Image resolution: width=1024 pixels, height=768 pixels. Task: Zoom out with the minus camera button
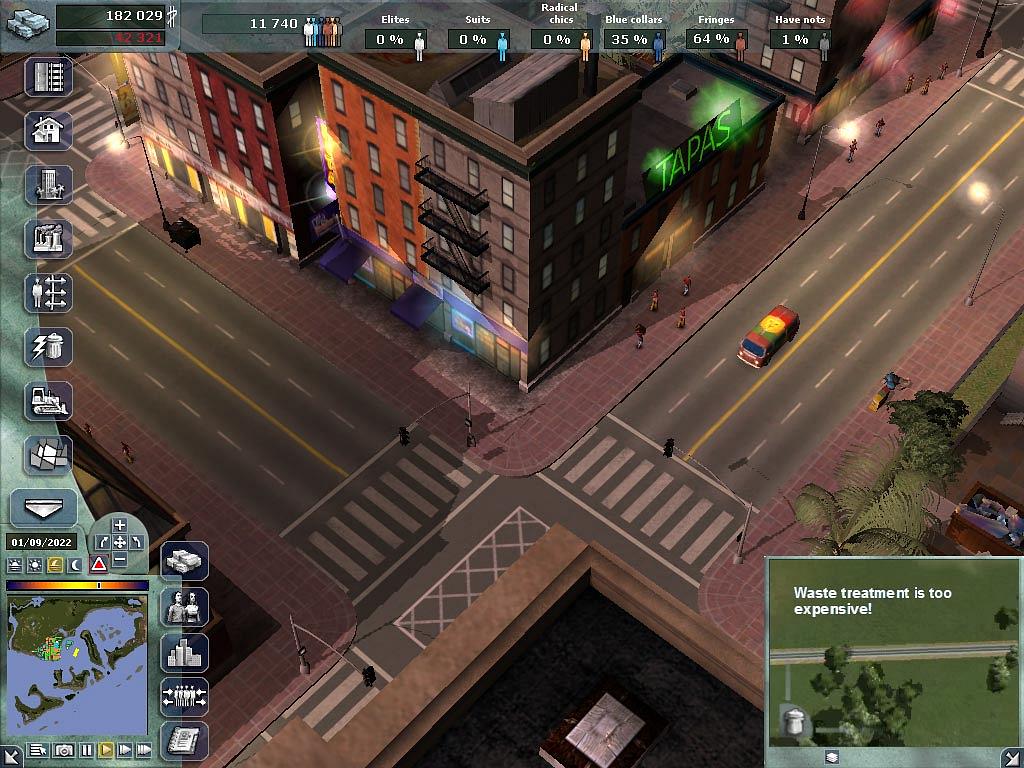[119, 560]
